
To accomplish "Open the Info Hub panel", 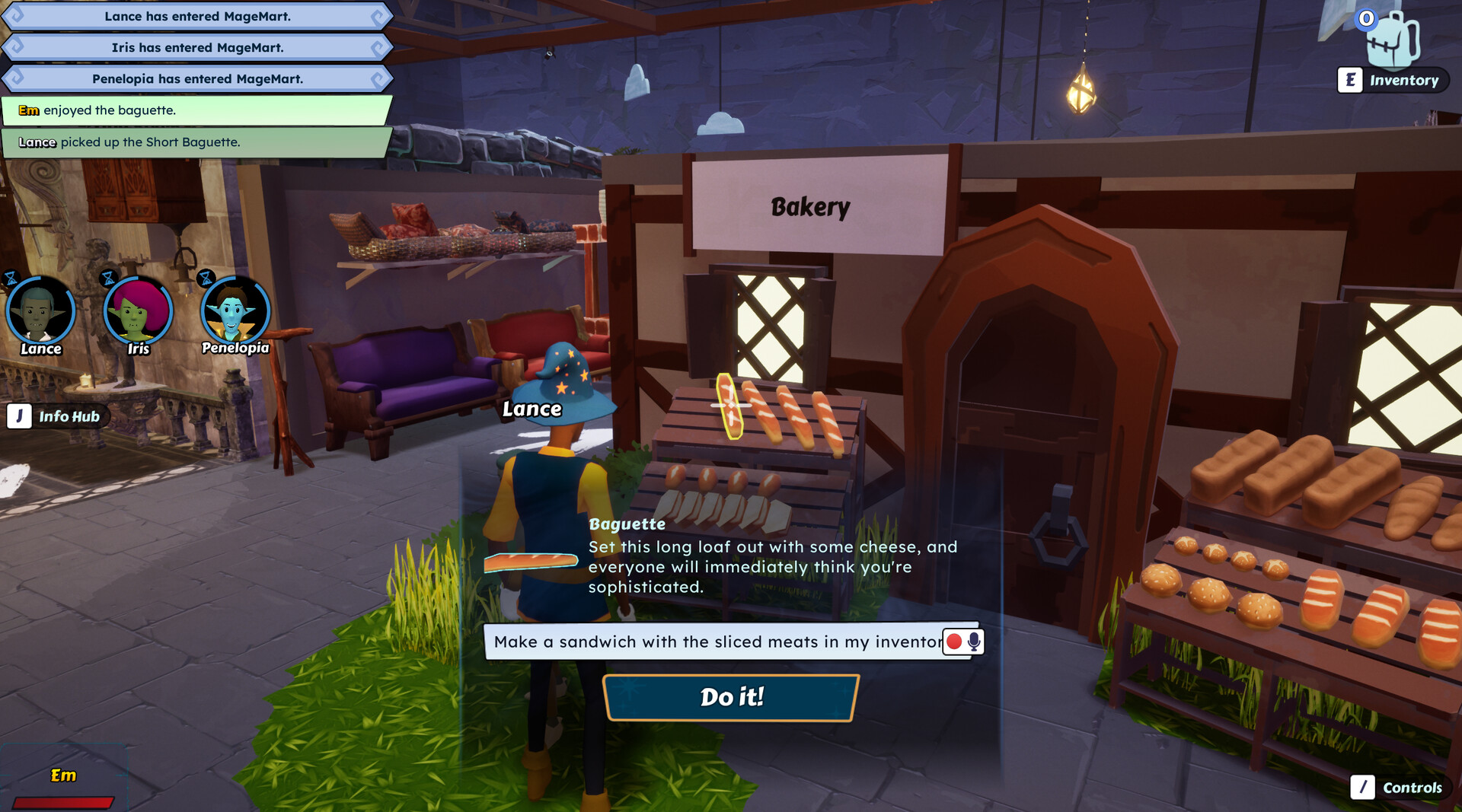I will click(57, 416).
